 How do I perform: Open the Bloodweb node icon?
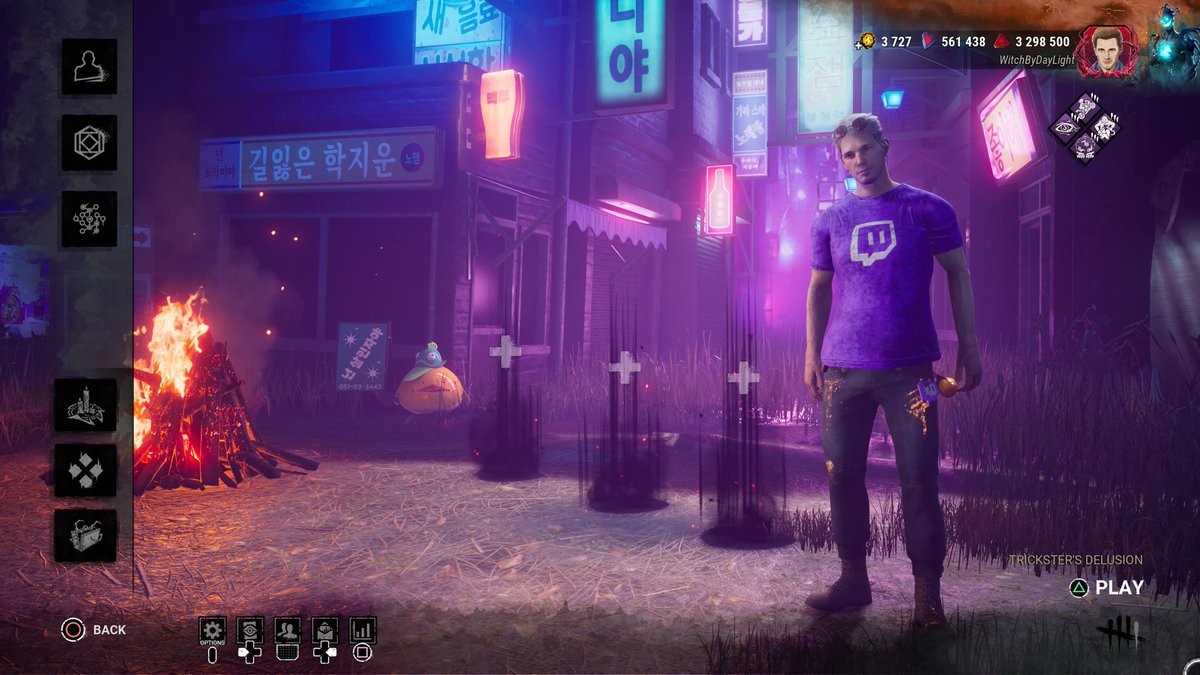pos(89,219)
